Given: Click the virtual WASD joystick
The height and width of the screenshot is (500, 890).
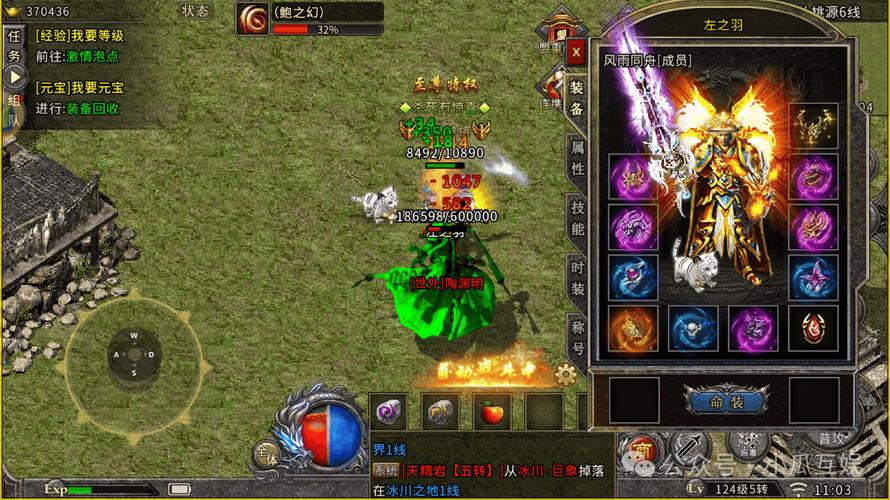Looking at the screenshot, I should [x=134, y=354].
